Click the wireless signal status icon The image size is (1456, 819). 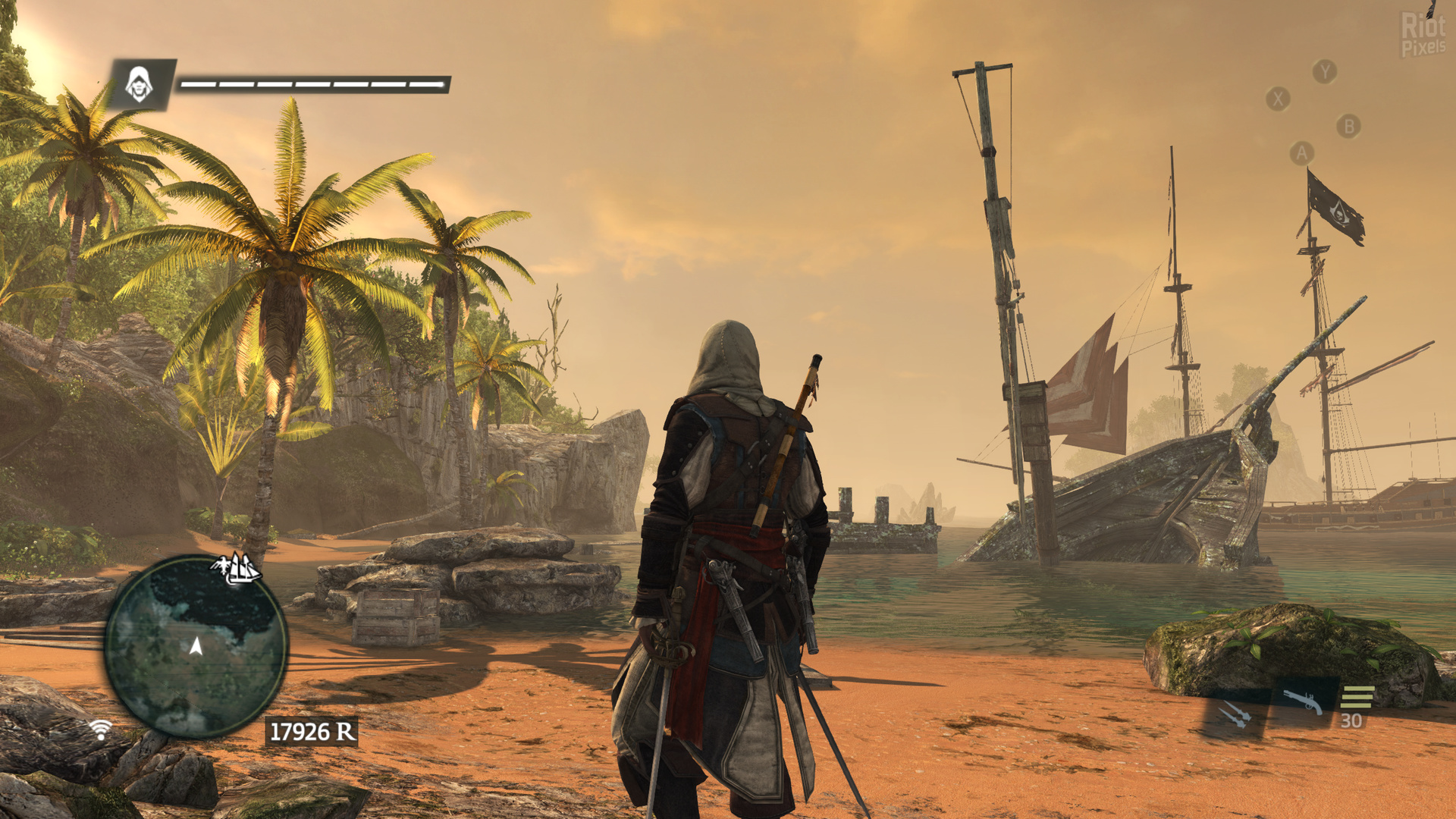(100, 730)
